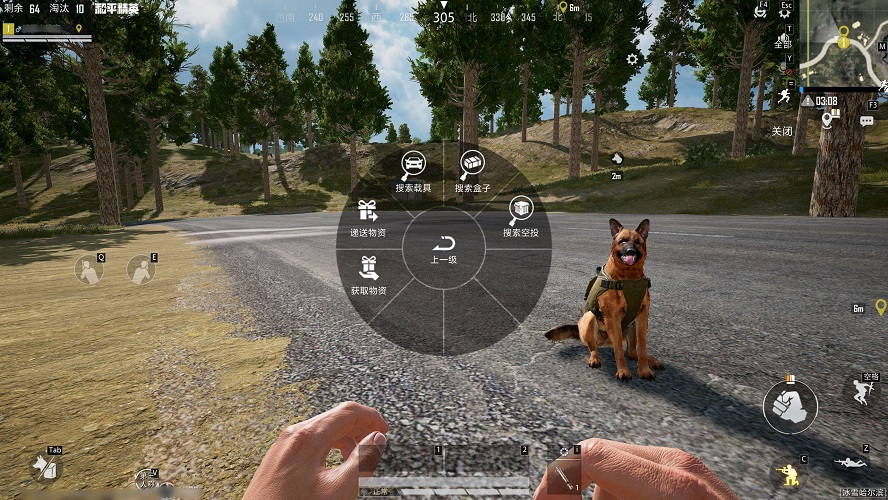Click the 关闭 (close) label
The image size is (888, 500).
point(781,131)
